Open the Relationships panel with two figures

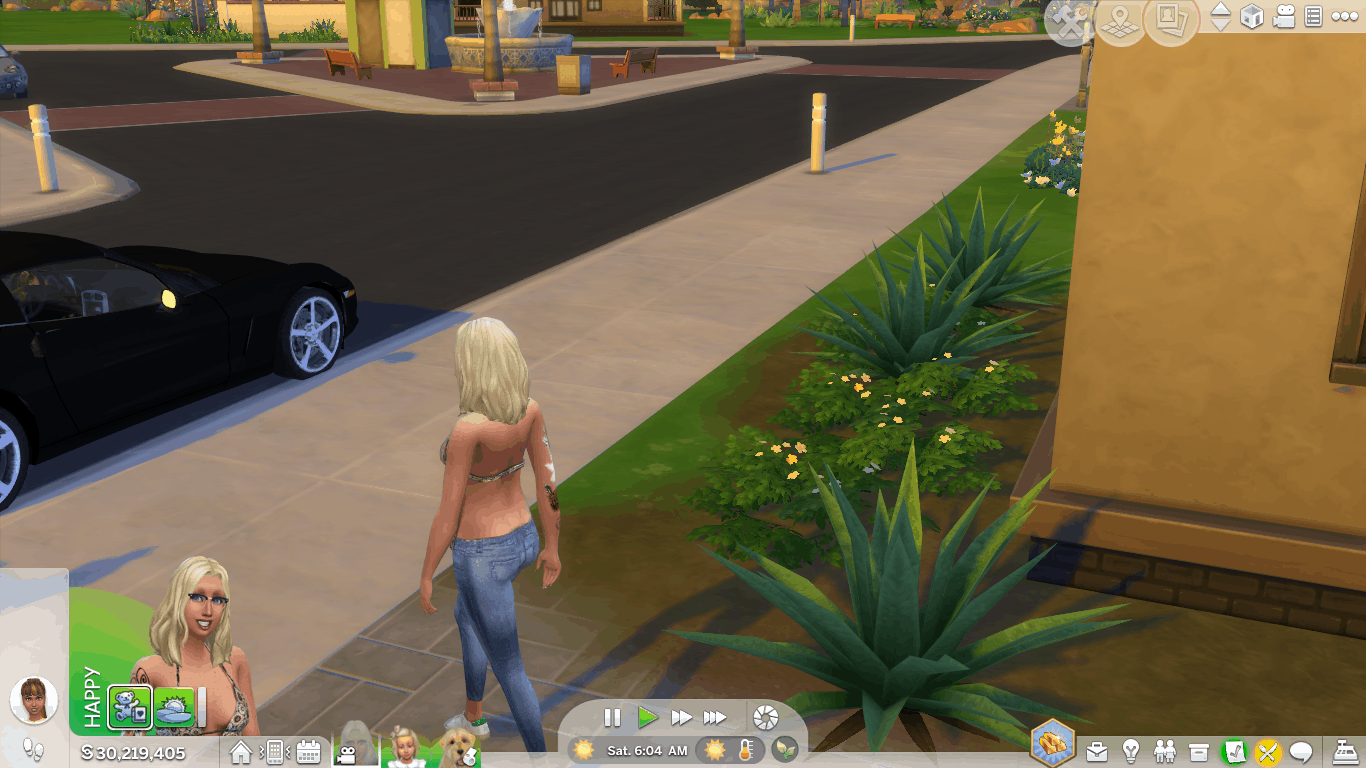tap(1165, 751)
